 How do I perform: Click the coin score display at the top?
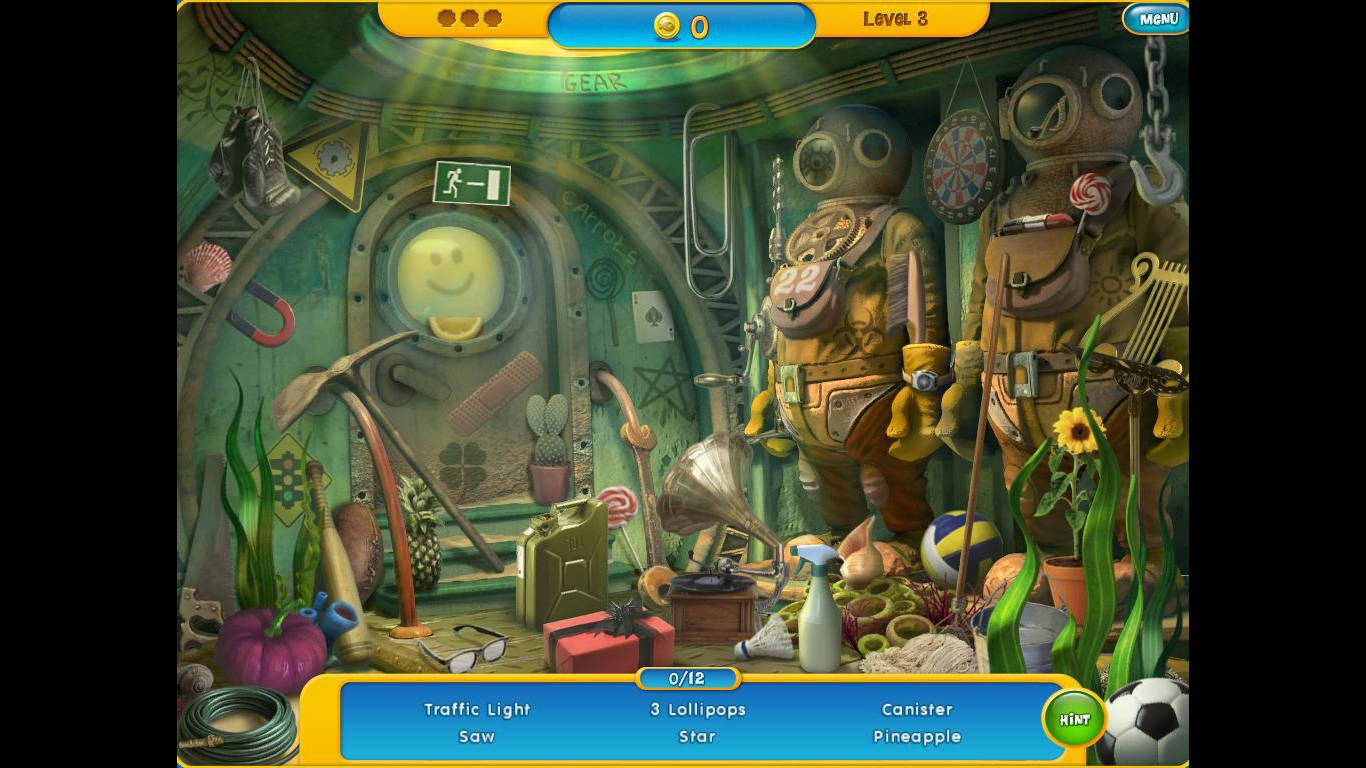(683, 27)
